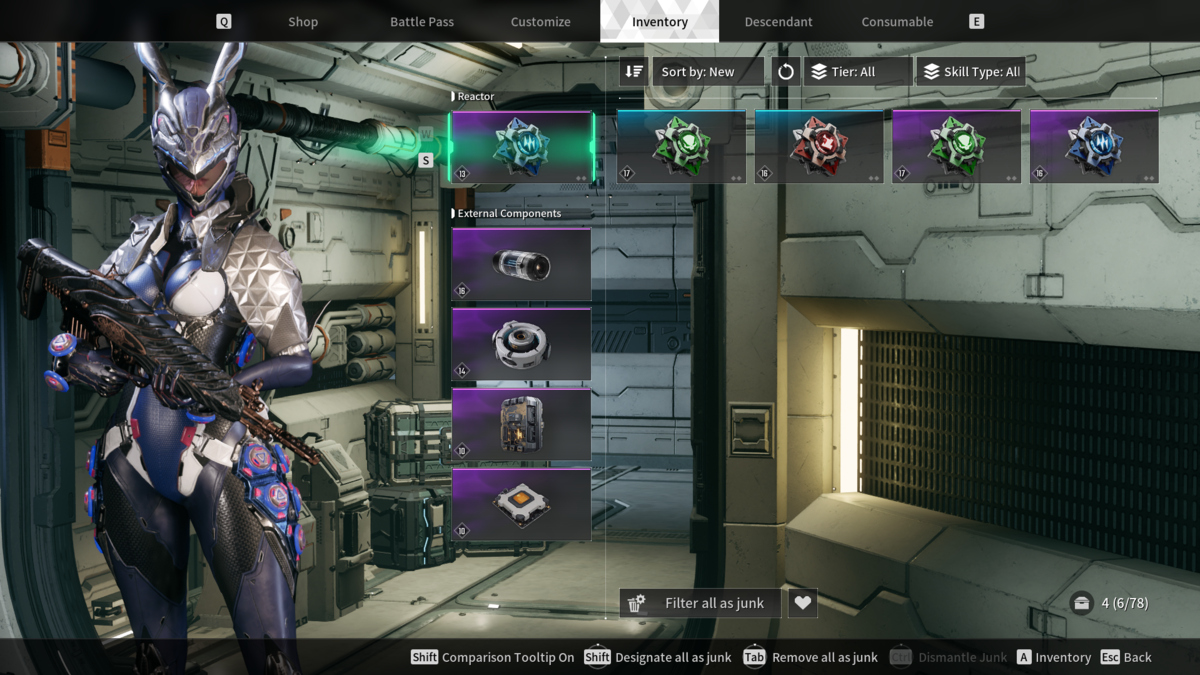This screenshot has width=1200, height=675.
Task: Choose the round disc external component
Action: pyautogui.click(x=521, y=344)
